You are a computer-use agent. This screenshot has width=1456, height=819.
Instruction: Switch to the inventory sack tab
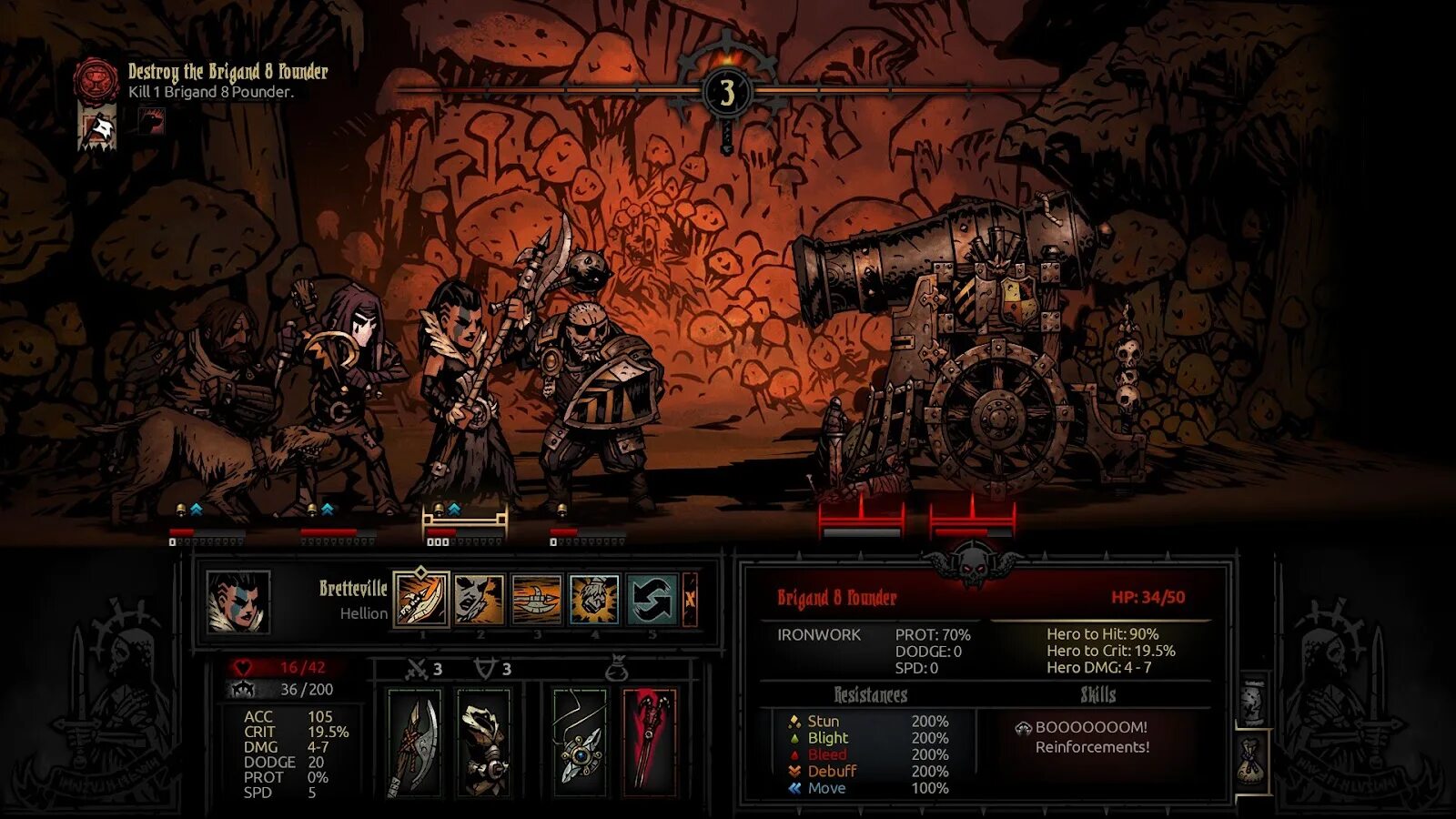tap(1252, 761)
